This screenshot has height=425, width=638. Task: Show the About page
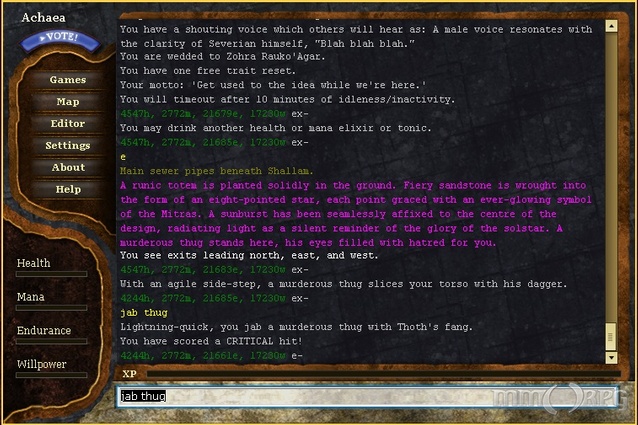tap(68, 168)
